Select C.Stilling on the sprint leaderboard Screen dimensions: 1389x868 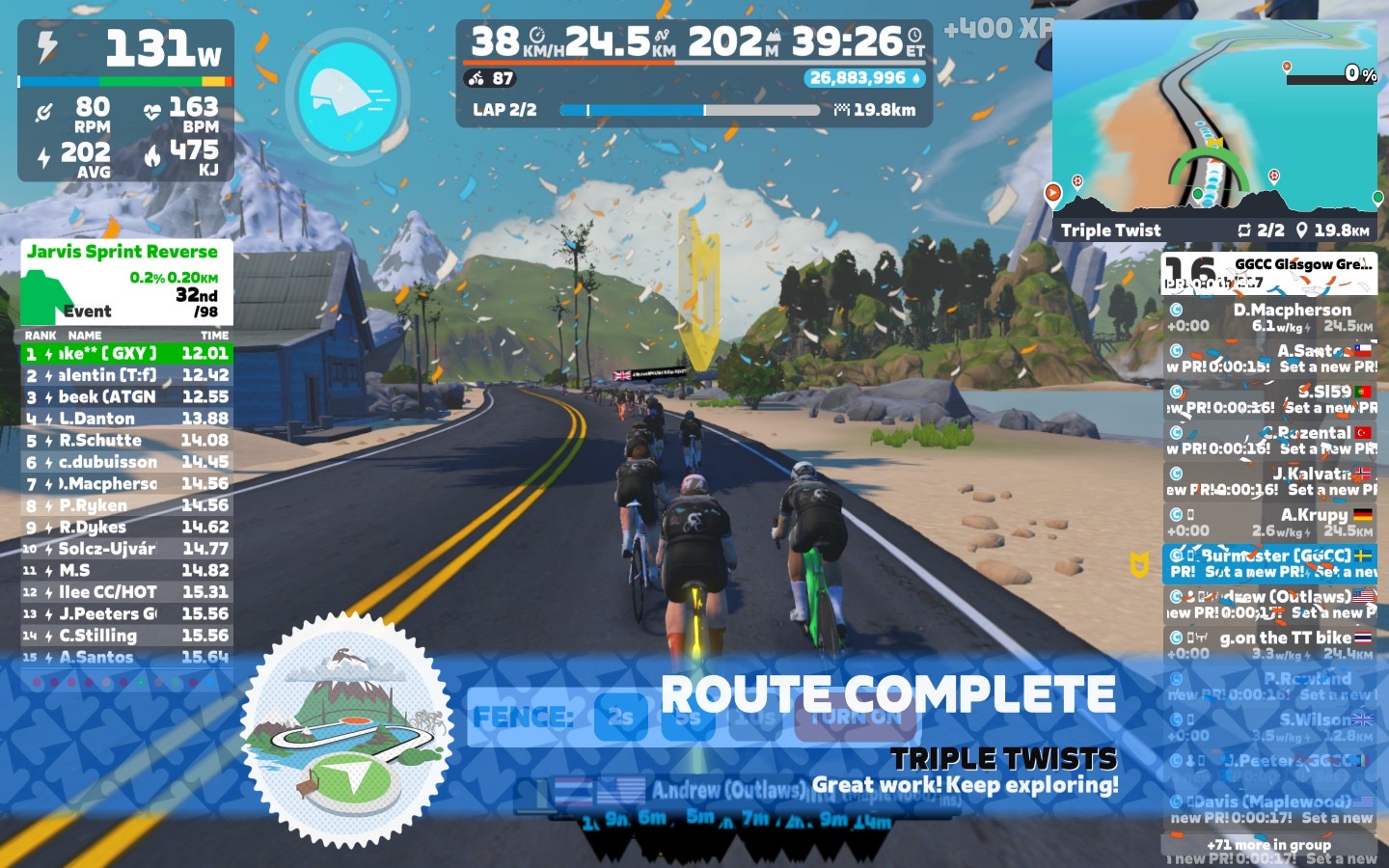tap(126, 636)
